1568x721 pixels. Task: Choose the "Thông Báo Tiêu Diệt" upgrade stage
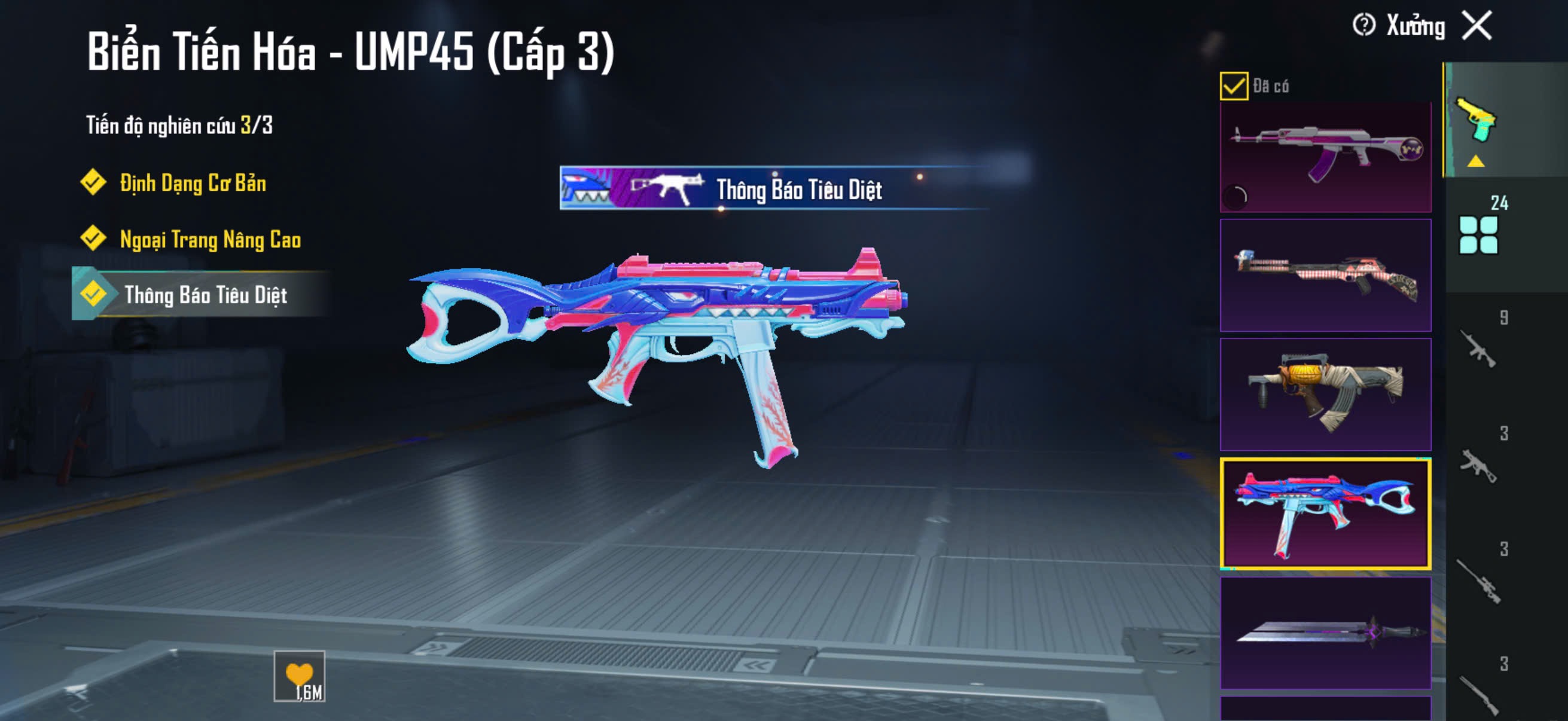(x=205, y=295)
